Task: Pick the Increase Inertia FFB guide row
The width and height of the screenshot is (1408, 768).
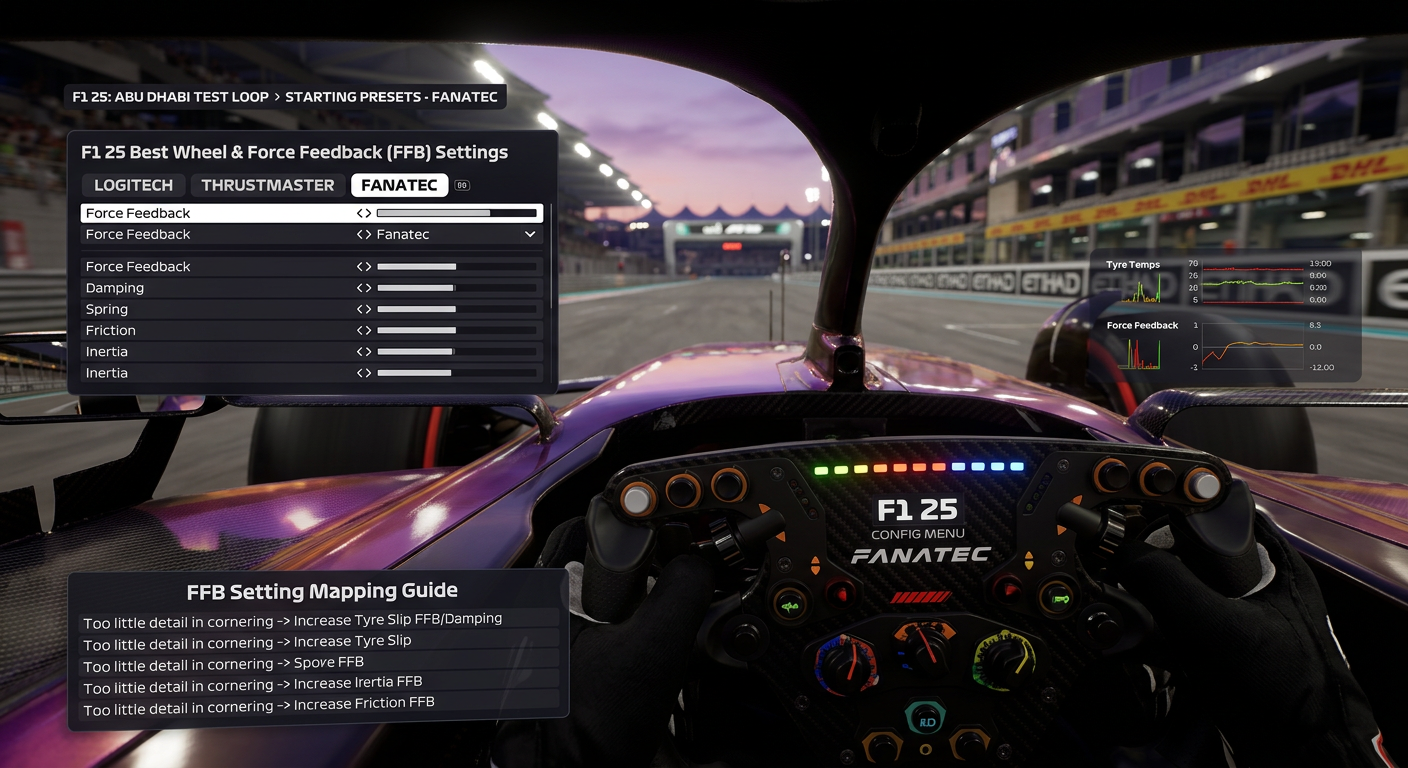Action: pos(320,684)
